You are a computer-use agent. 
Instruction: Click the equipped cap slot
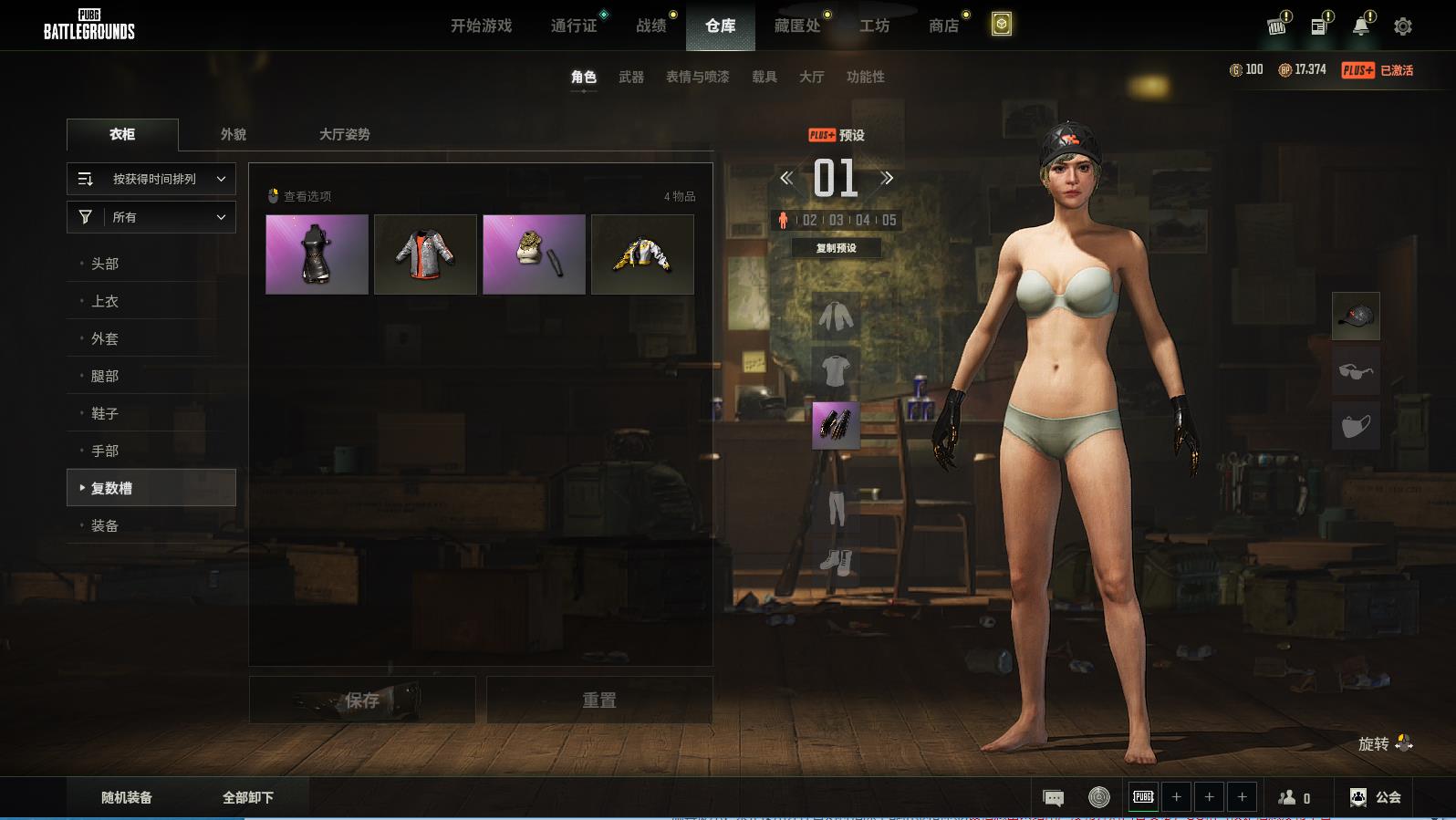[x=1356, y=317]
